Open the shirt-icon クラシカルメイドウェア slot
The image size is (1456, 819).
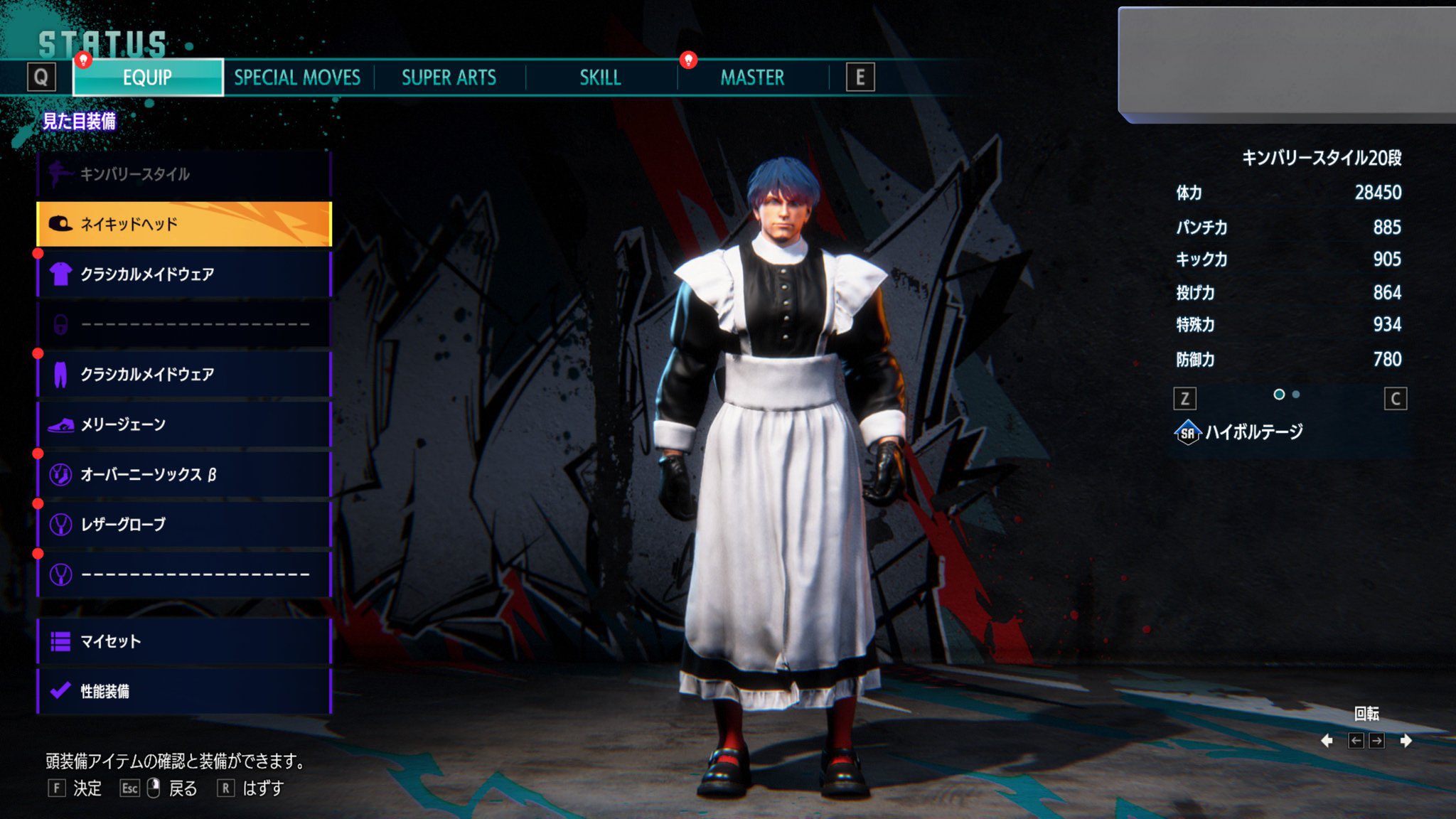coord(183,274)
